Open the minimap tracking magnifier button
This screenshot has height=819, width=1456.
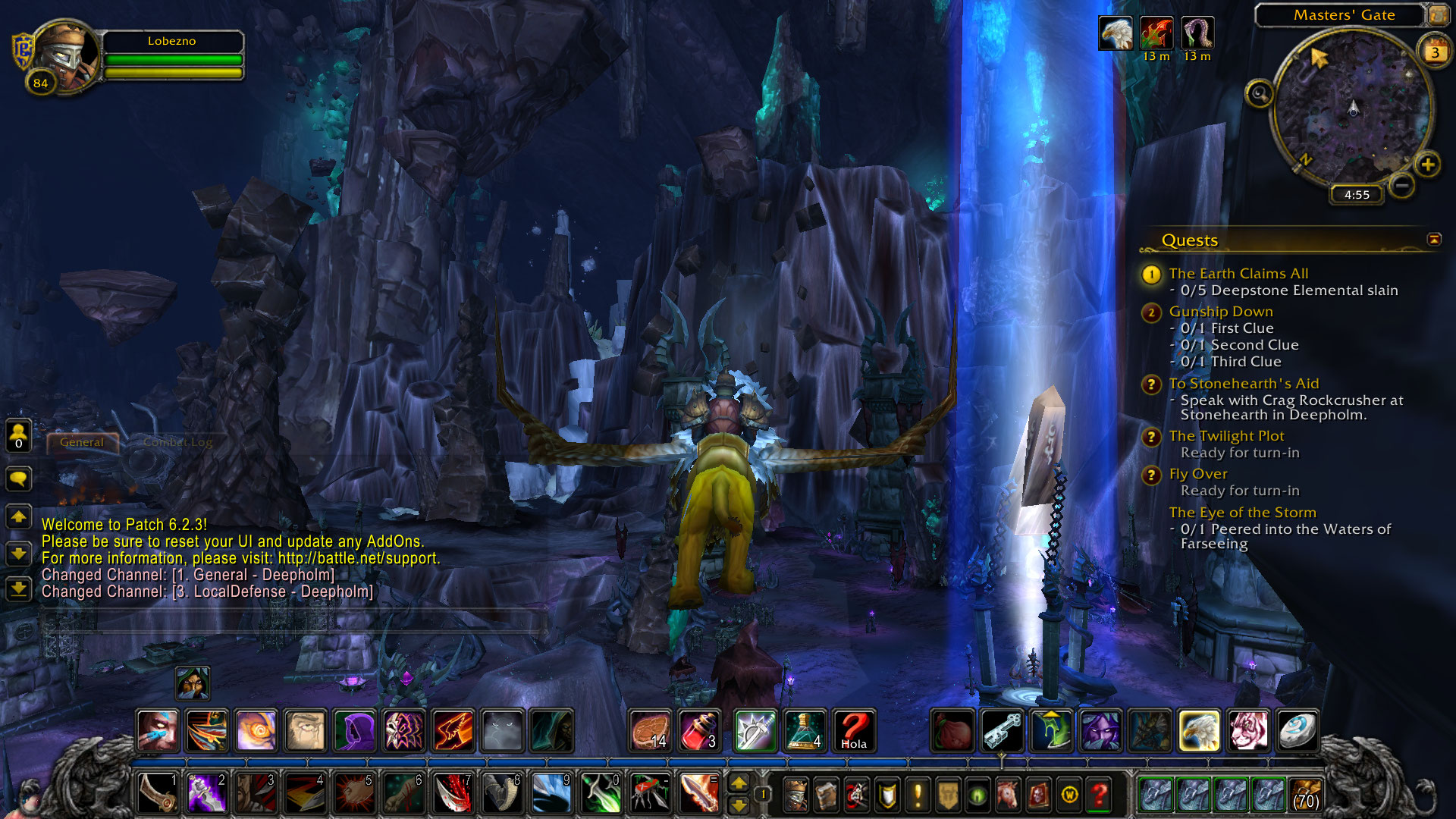pyautogui.click(x=1260, y=94)
